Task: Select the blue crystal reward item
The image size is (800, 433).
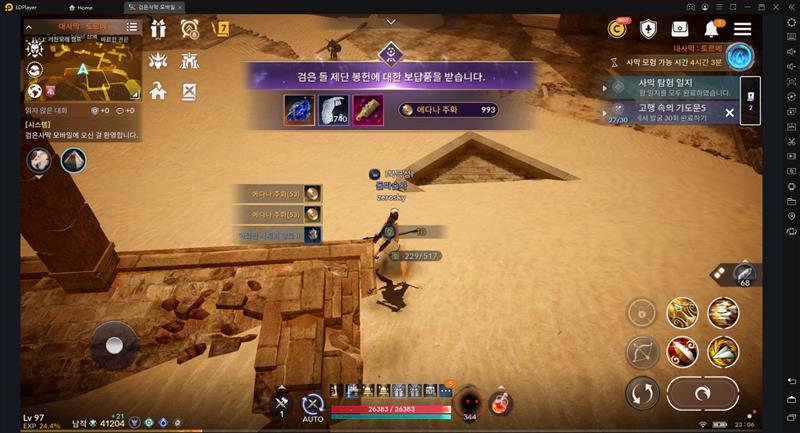Action: [299, 110]
